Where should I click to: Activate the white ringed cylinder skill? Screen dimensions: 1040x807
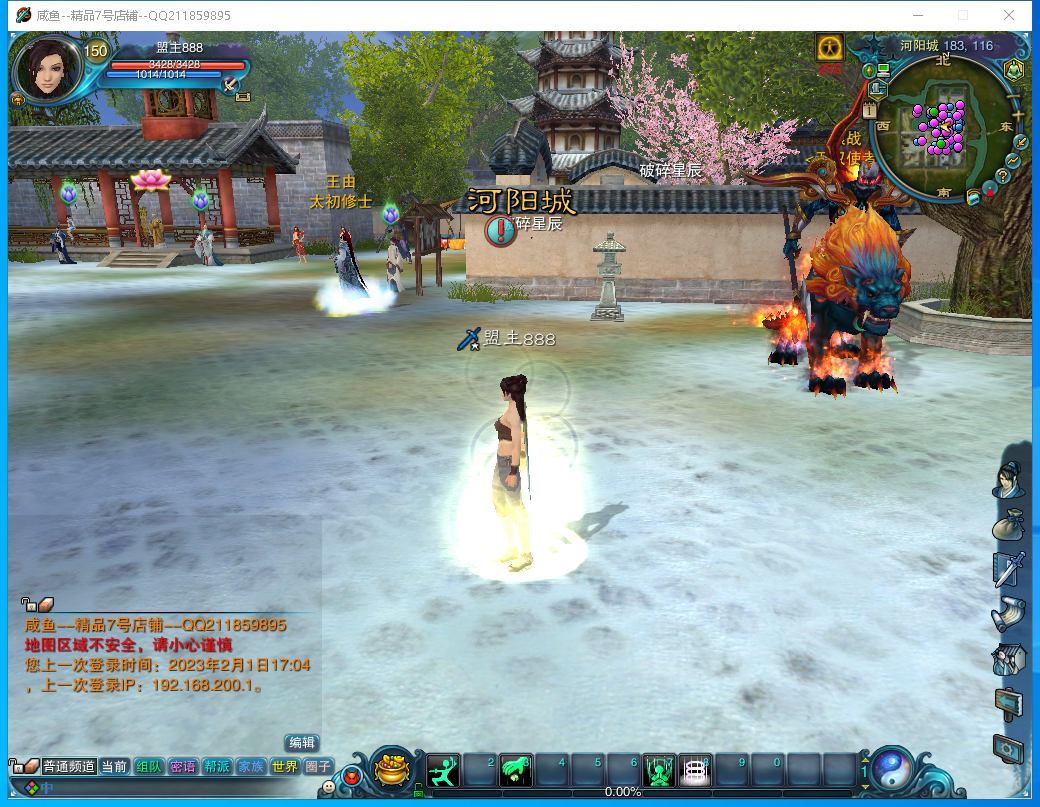pos(694,770)
